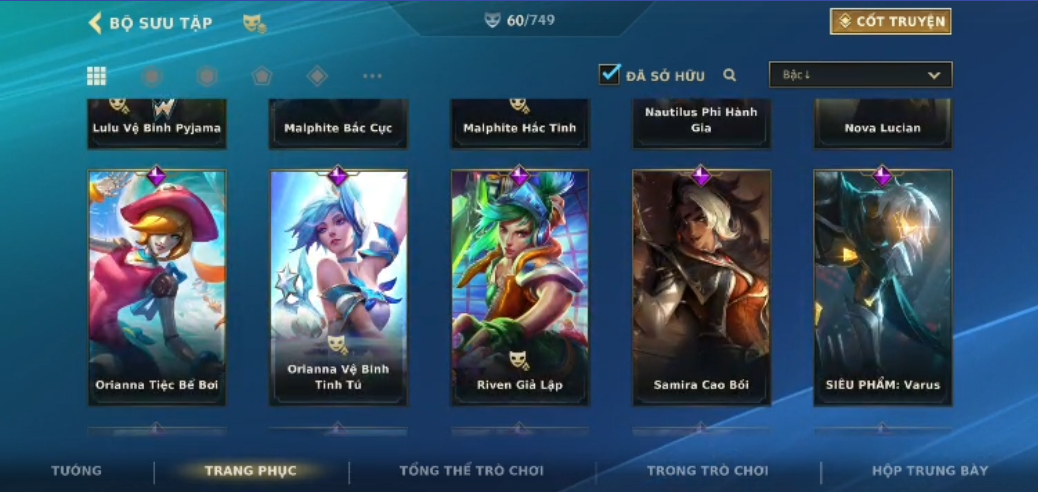Viewport: 1038px width, 492px height.
Task: Open the three-dots more filters
Action: [x=372, y=76]
